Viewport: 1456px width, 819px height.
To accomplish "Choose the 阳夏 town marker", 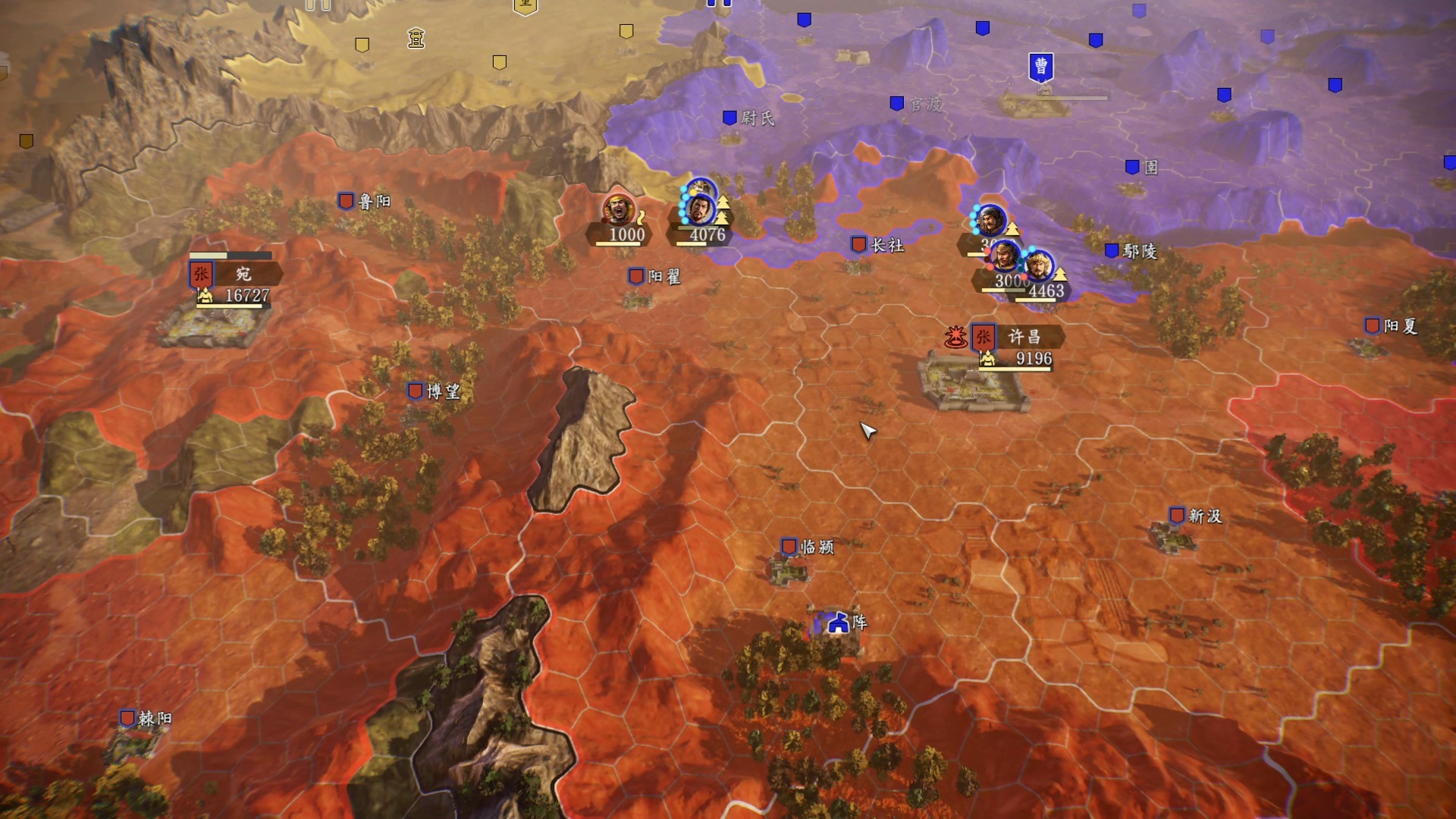I will (1373, 326).
